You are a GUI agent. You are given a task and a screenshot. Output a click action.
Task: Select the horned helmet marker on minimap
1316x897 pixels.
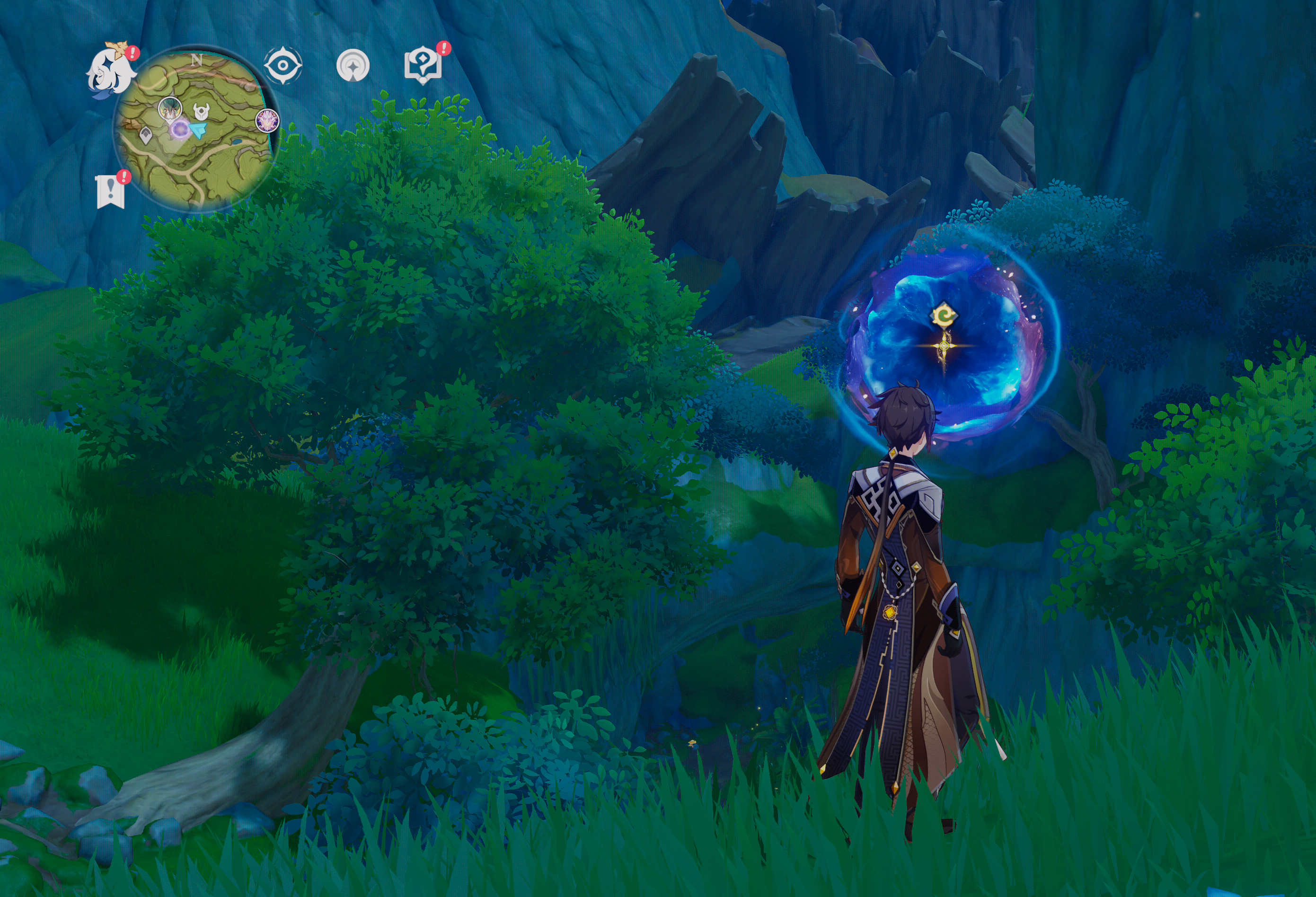coord(200,112)
